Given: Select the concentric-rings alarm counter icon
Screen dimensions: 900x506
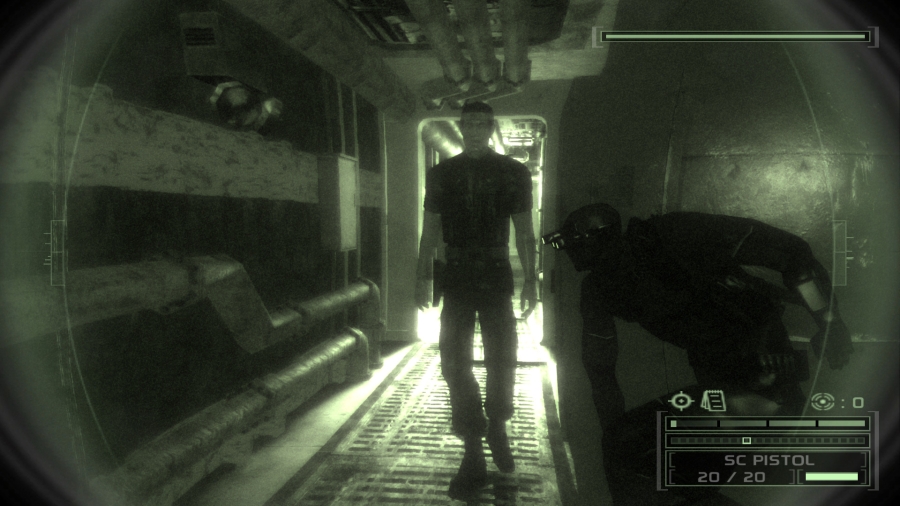Looking at the screenshot, I should click(x=822, y=402).
